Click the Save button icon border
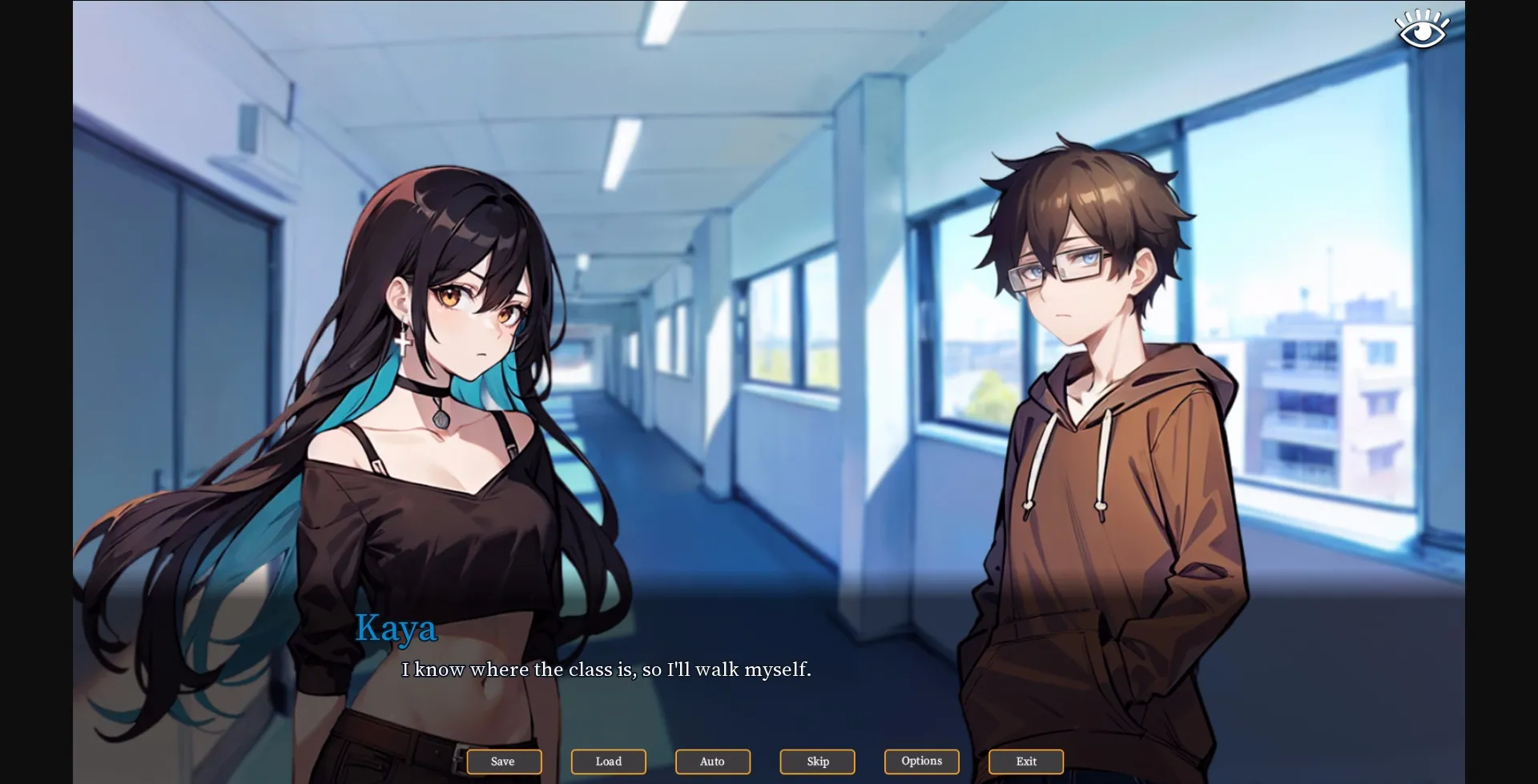 point(504,762)
